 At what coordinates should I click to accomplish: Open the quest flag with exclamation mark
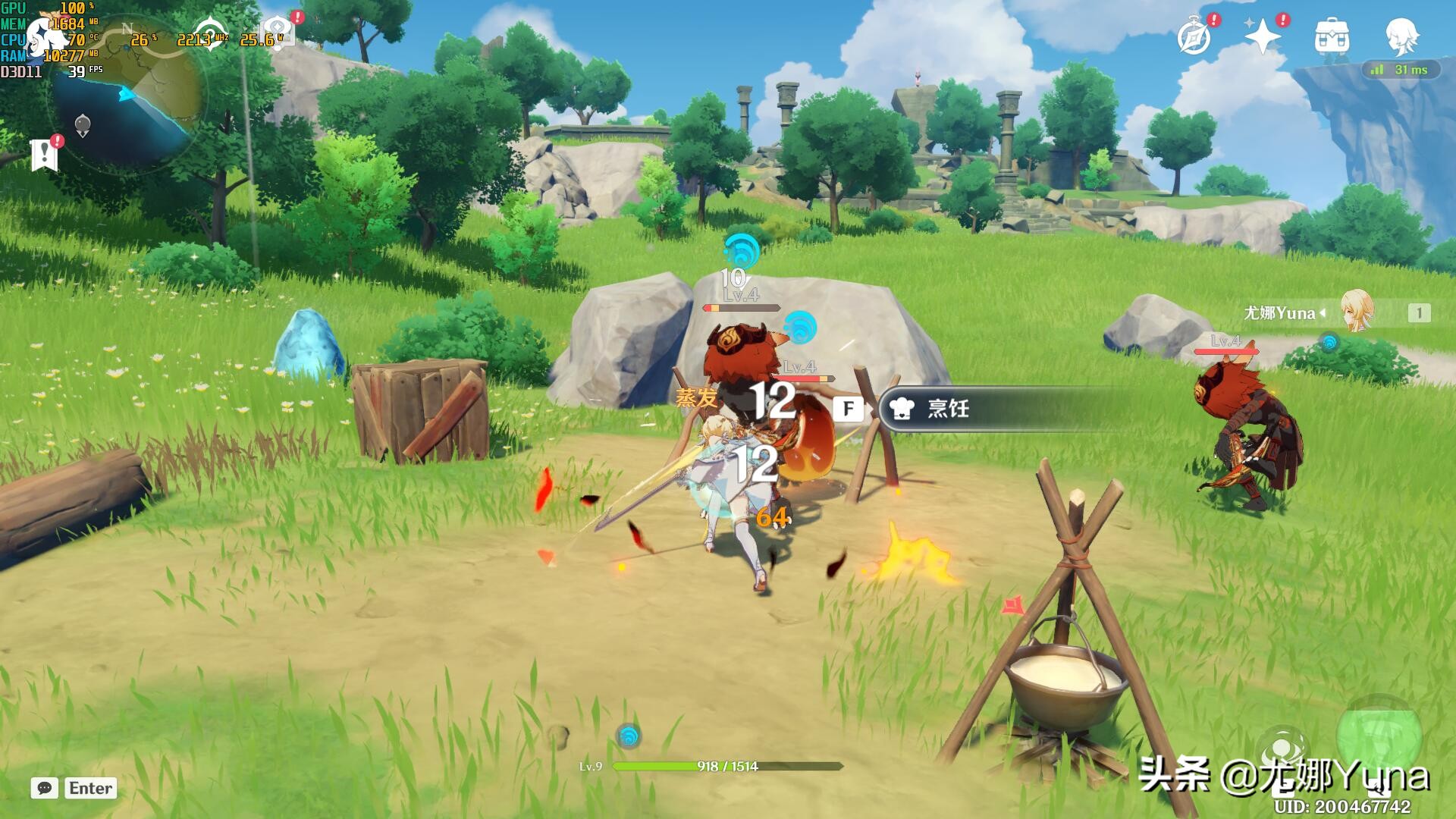click(45, 154)
